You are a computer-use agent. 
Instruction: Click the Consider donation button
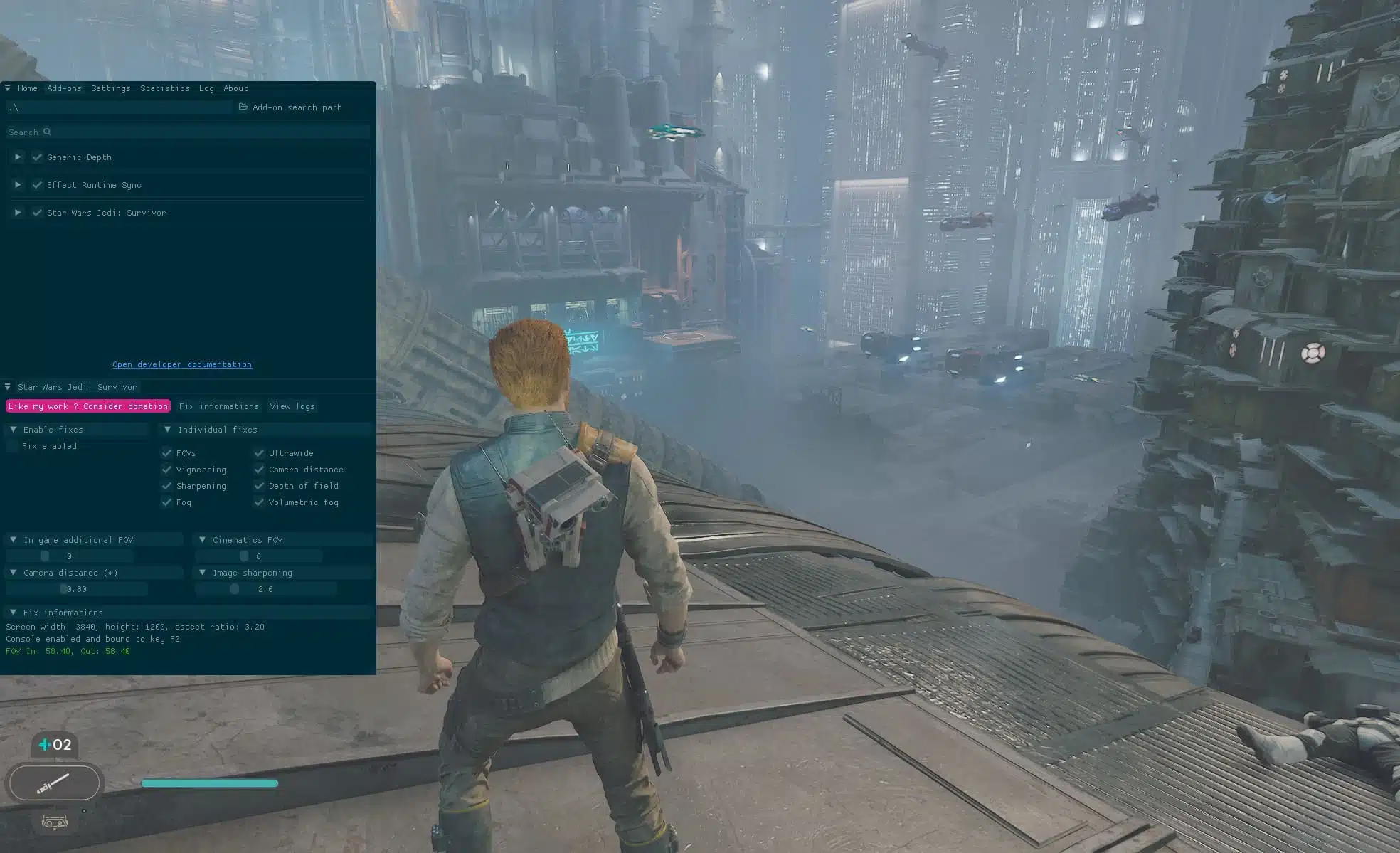[x=88, y=406]
